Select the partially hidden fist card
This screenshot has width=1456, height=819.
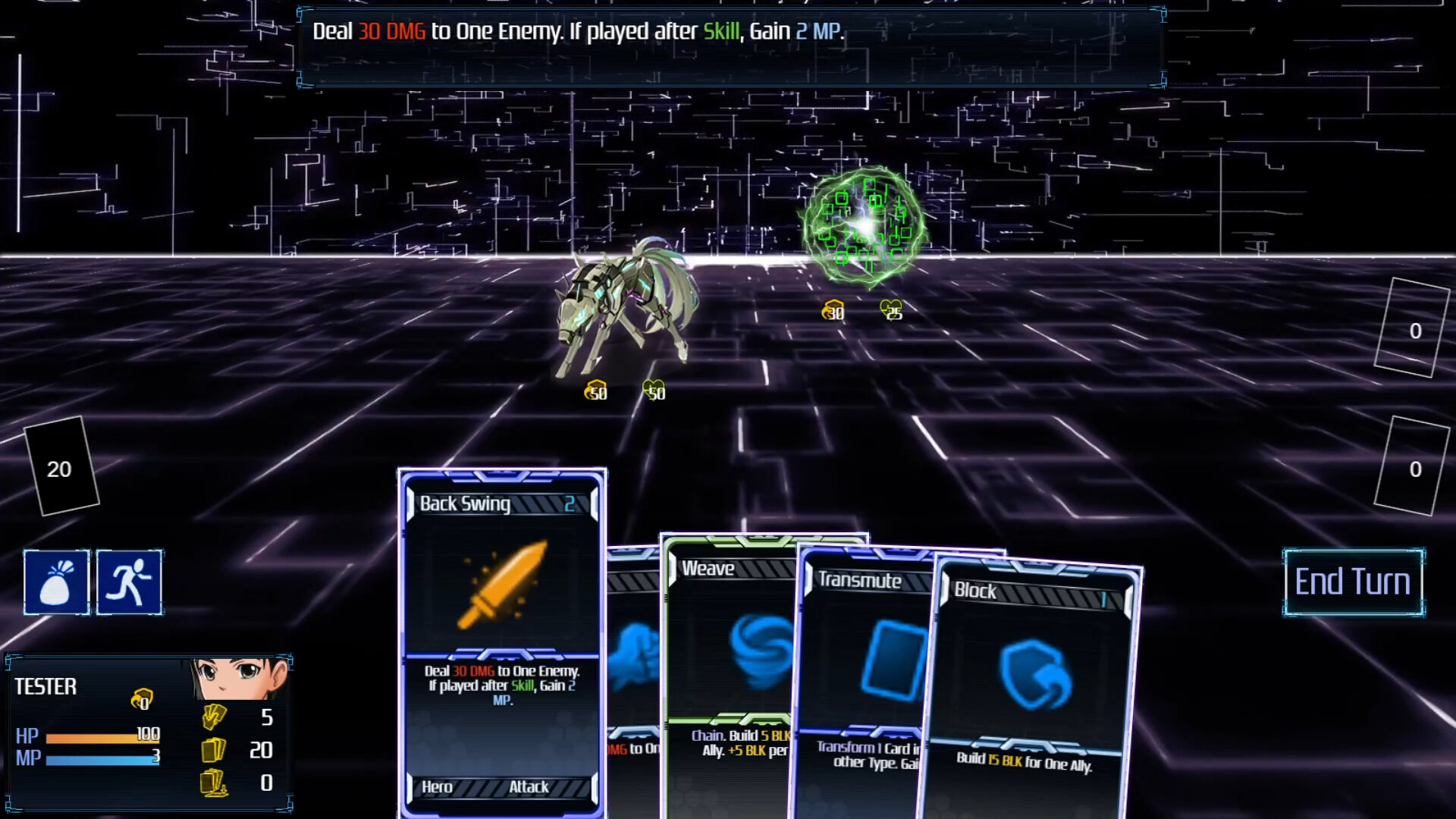(633, 660)
